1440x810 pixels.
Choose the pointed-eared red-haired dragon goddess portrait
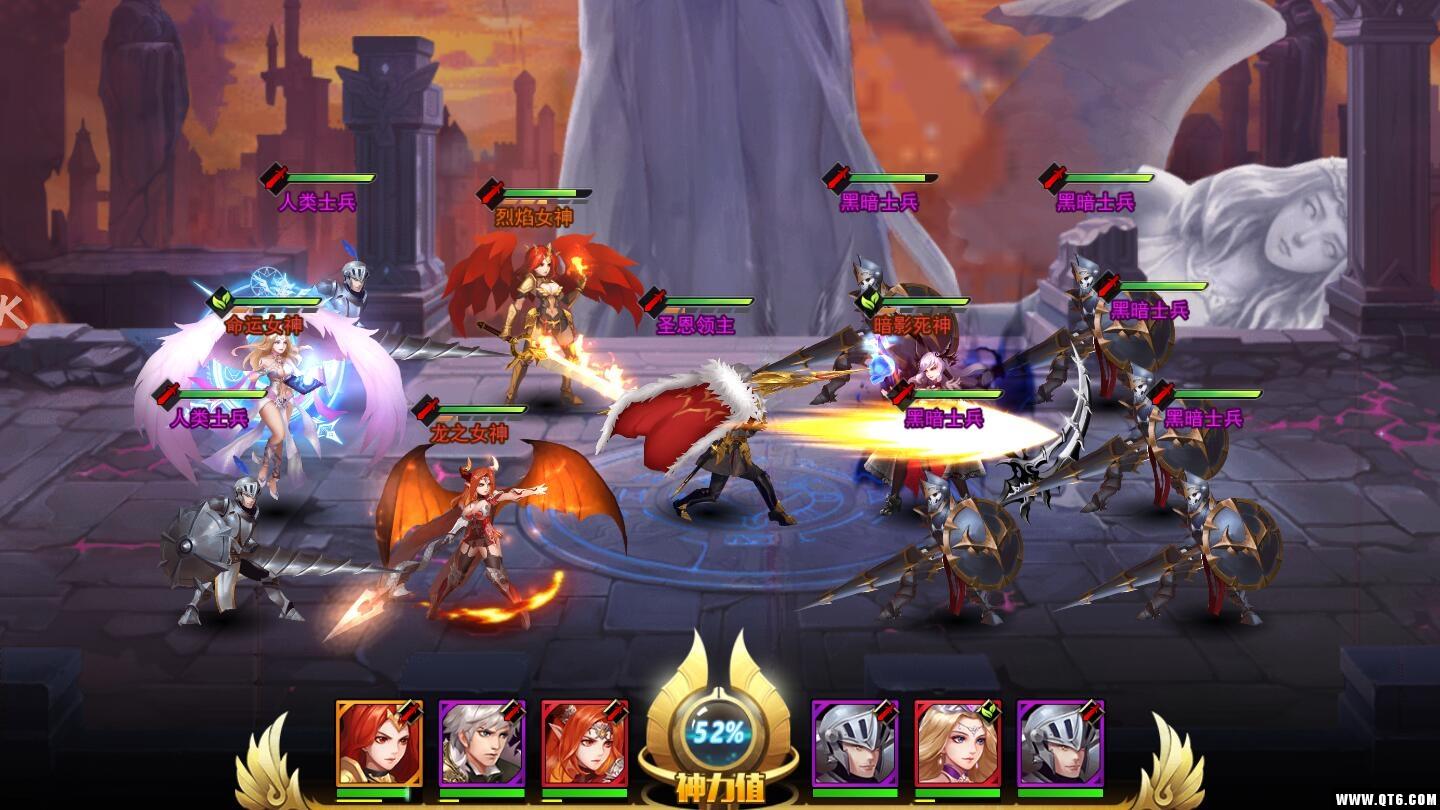click(584, 743)
